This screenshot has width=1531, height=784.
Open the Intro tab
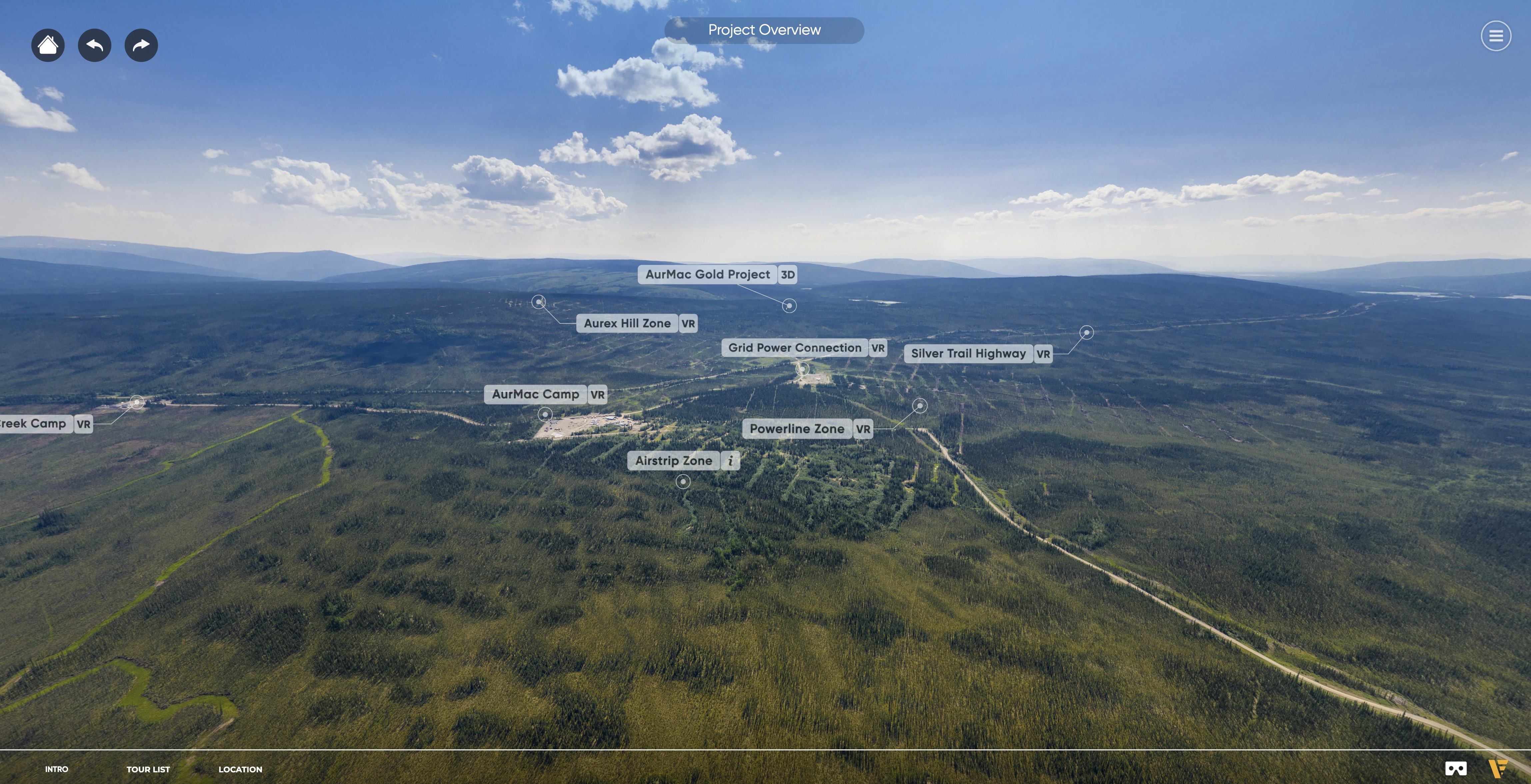56,769
